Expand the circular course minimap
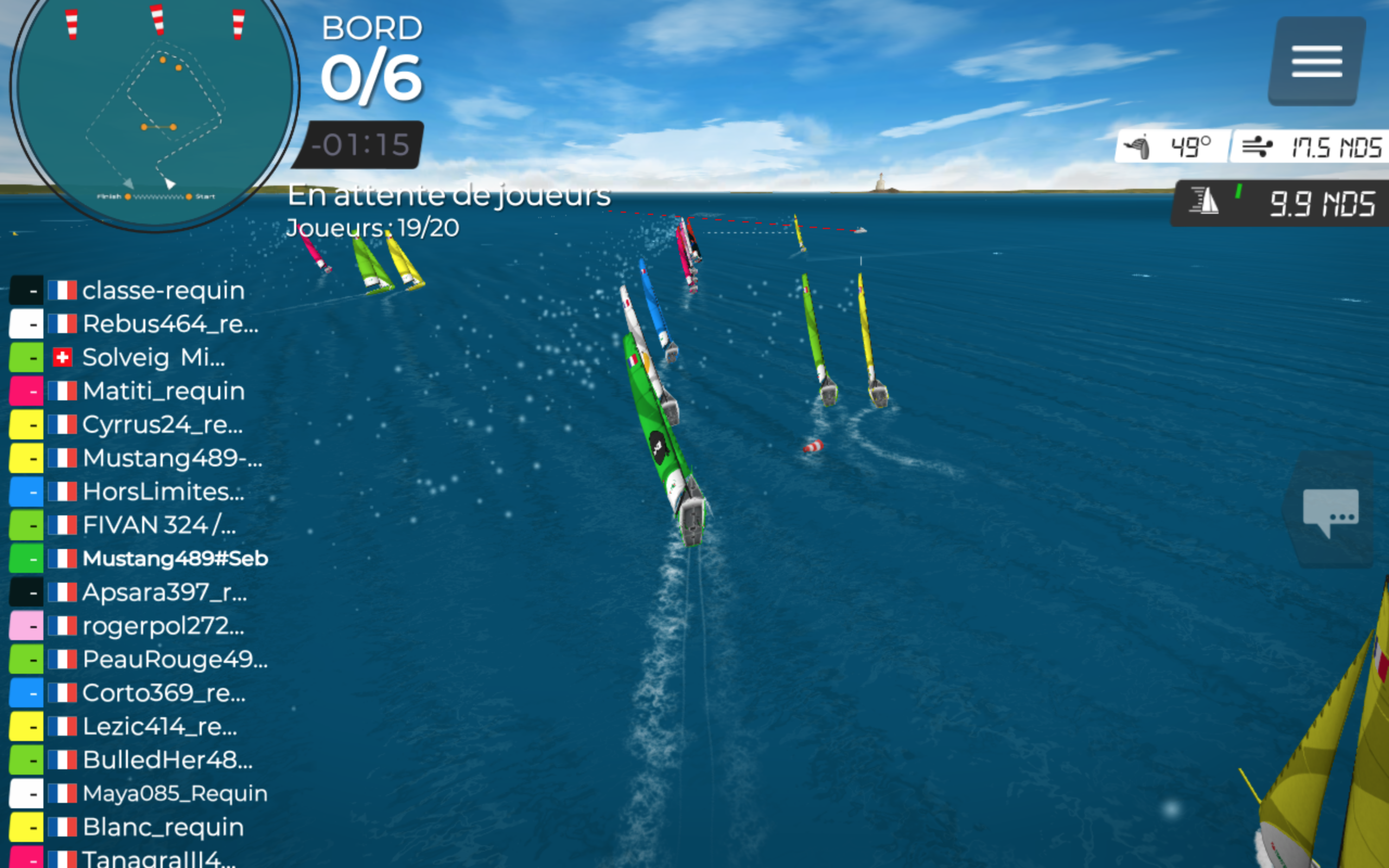This screenshot has height=868, width=1389. (155, 109)
